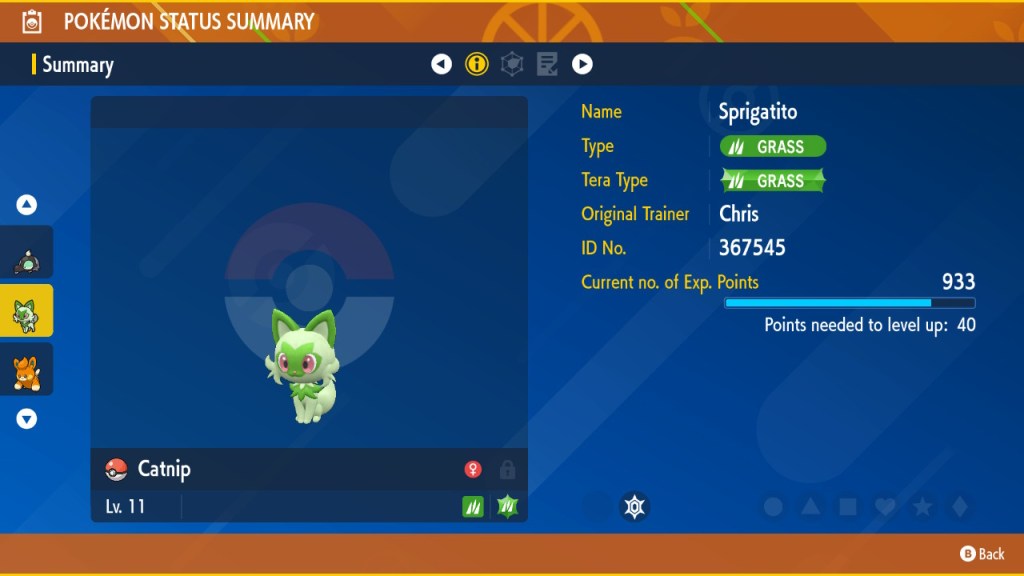
Task: Go to the next summary page arrow
Action: click(x=582, y=65)
